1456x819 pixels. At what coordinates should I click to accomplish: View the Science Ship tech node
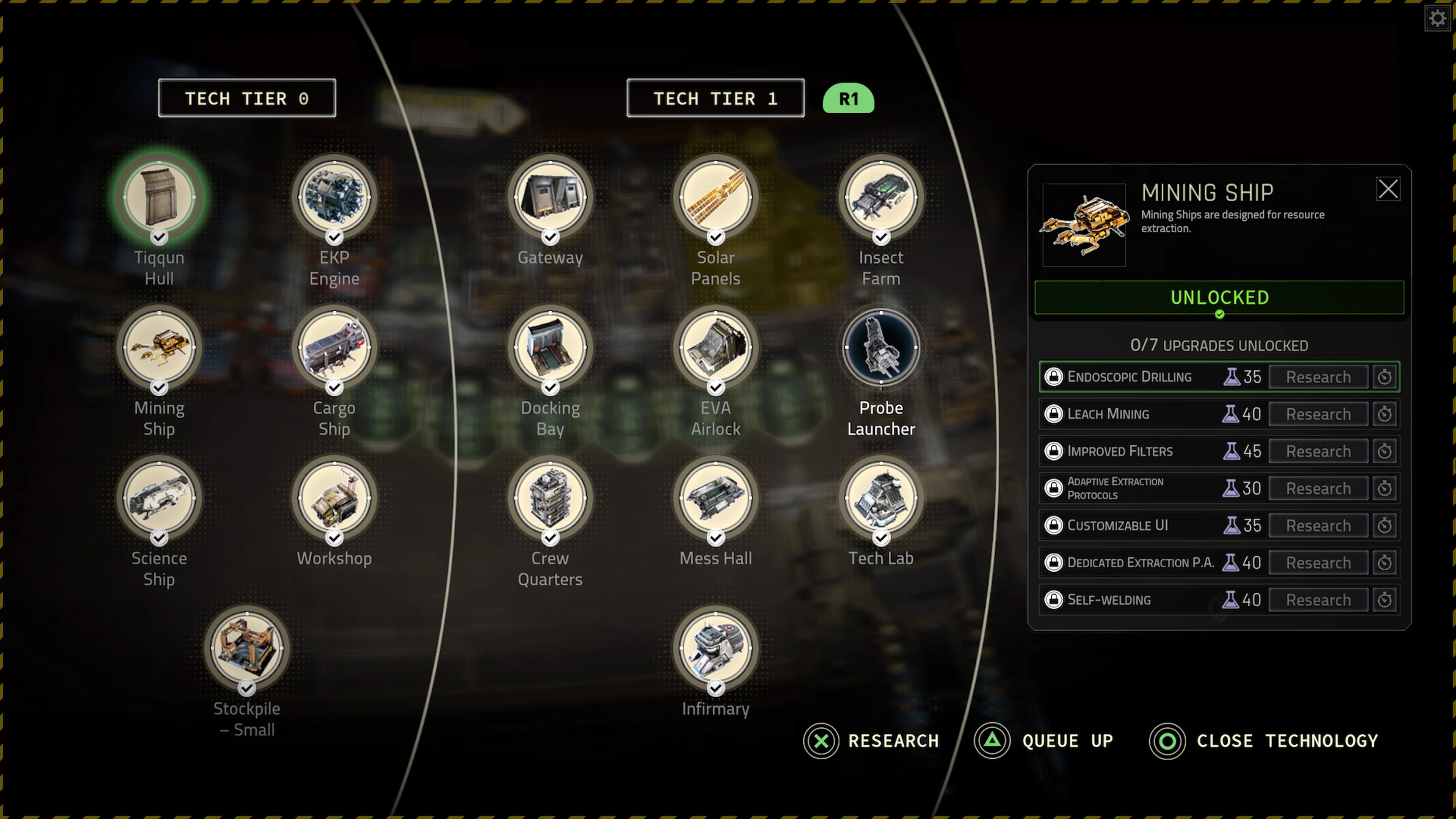click(159, 498)
